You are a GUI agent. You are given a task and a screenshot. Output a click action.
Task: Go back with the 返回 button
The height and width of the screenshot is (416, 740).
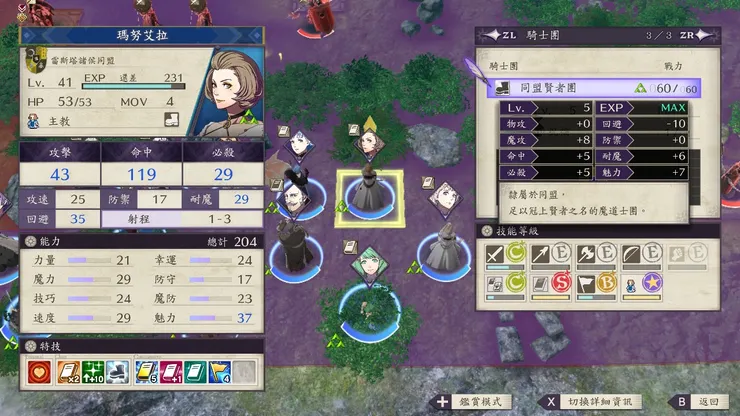pos(708,401)
